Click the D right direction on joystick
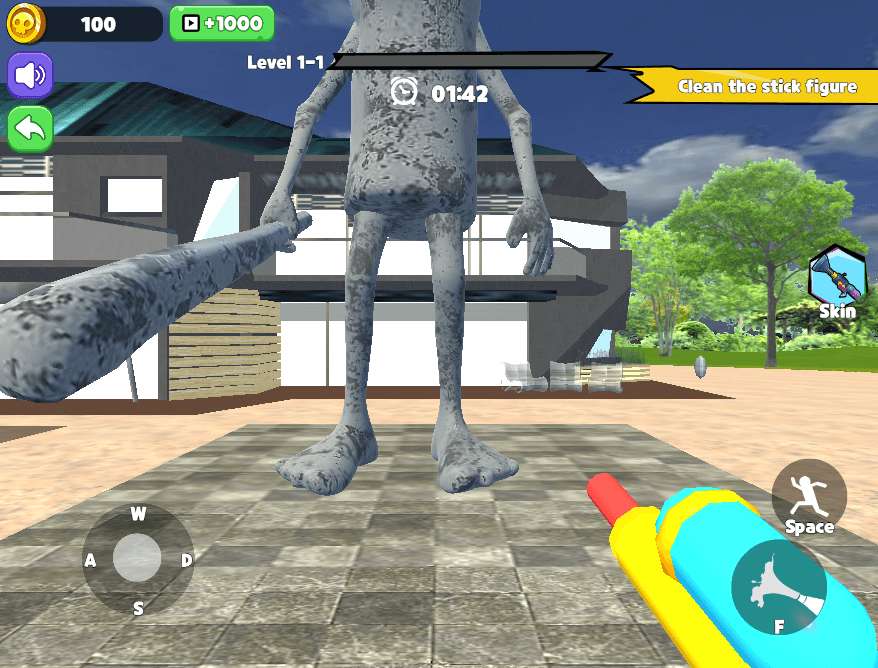 pyautogui.click(x=186, y=560)
